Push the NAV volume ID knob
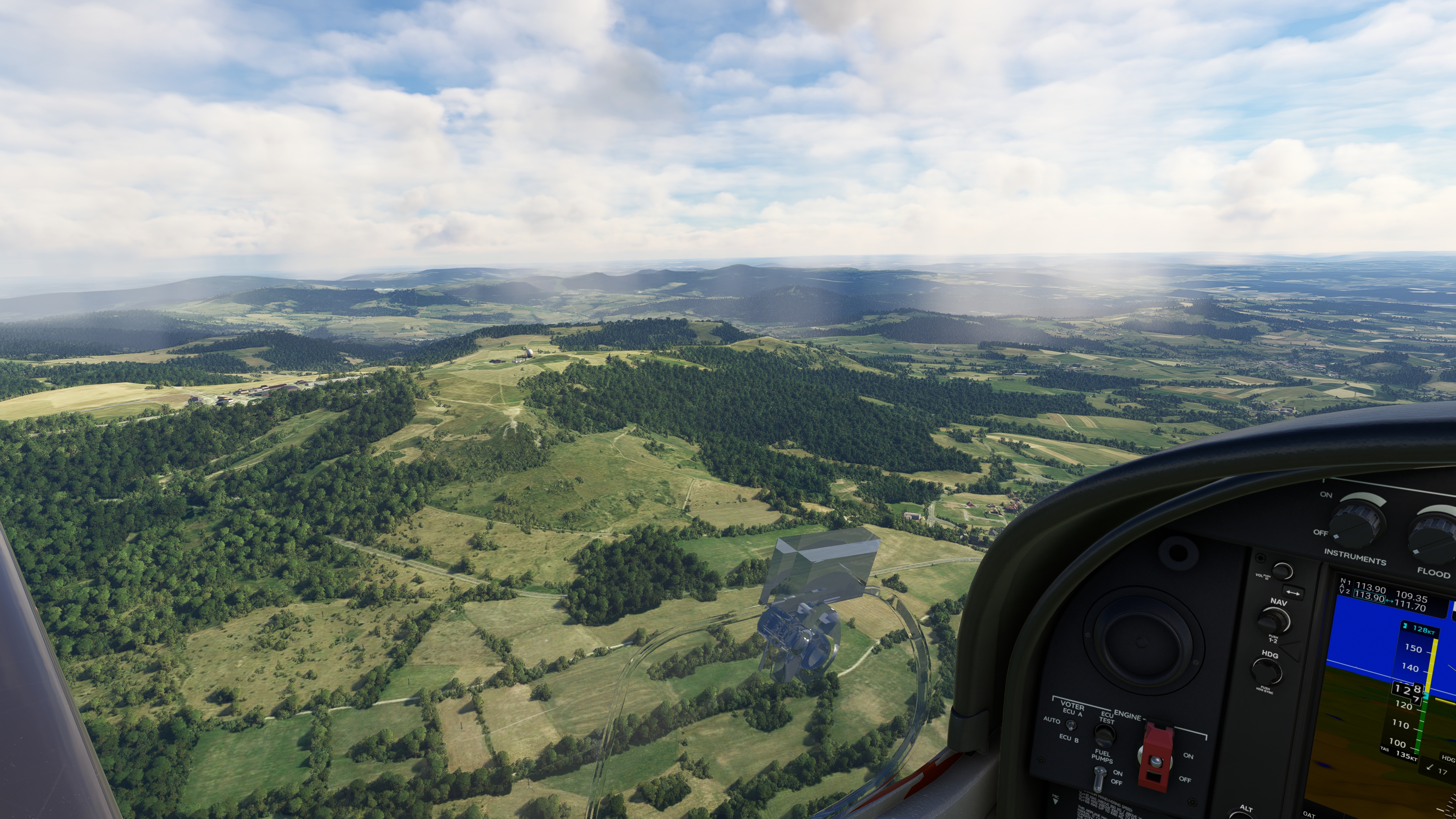The width and height of the screenshot is (1456, 819). 1282,571
